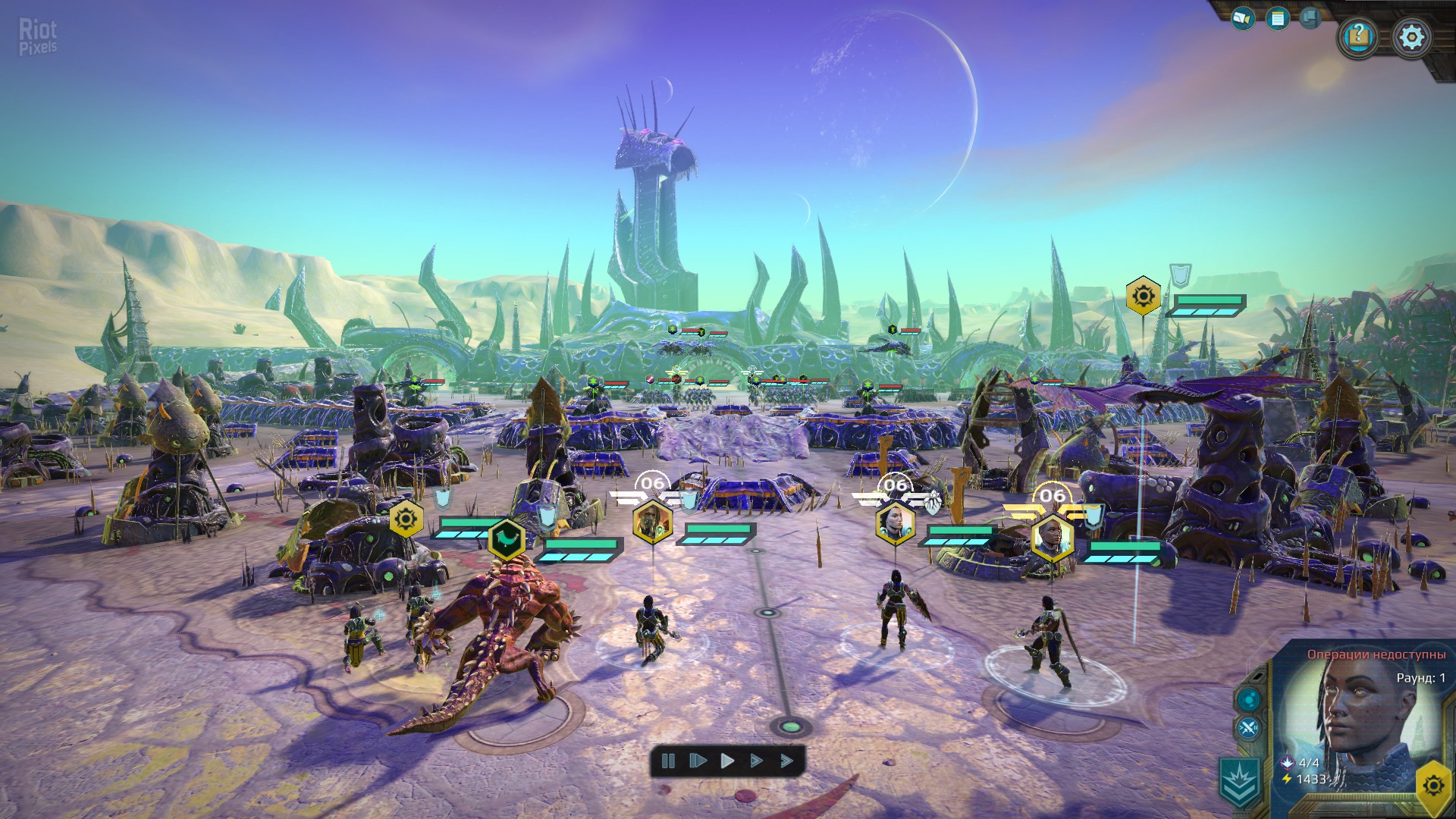Toggle the camera view icon

point(1242,18)
